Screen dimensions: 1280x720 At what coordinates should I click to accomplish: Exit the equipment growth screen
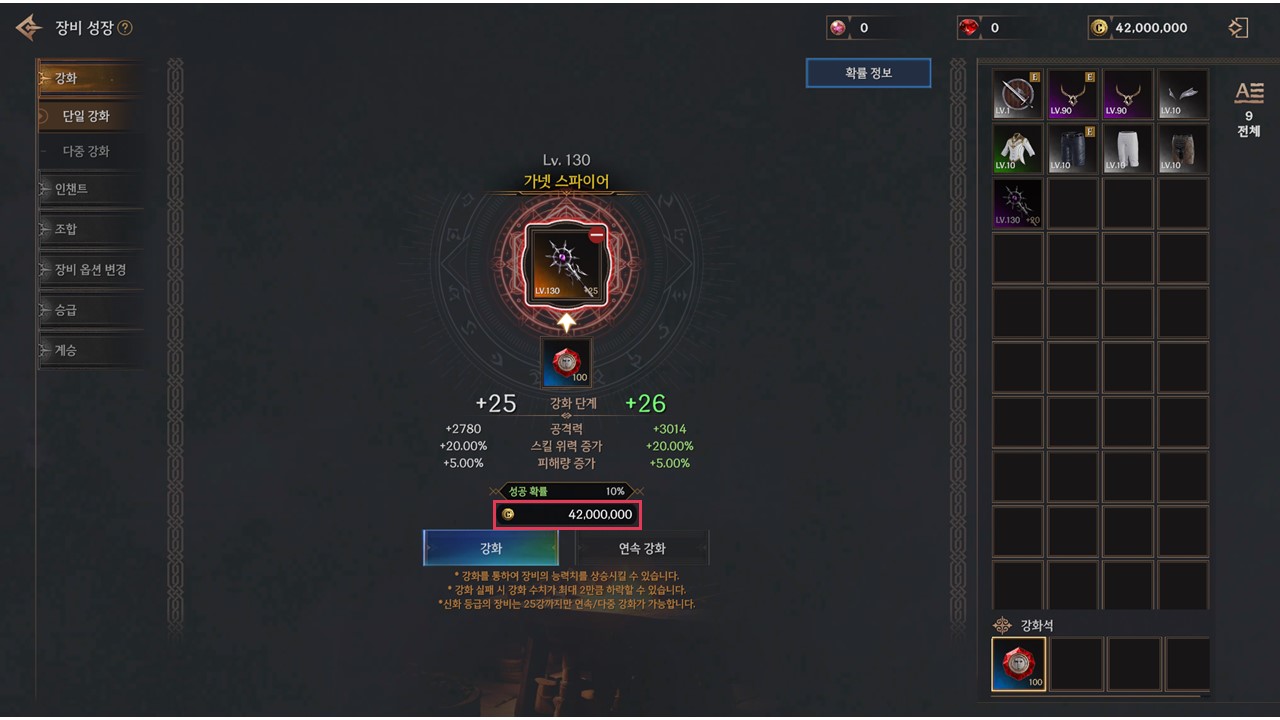1238,28
